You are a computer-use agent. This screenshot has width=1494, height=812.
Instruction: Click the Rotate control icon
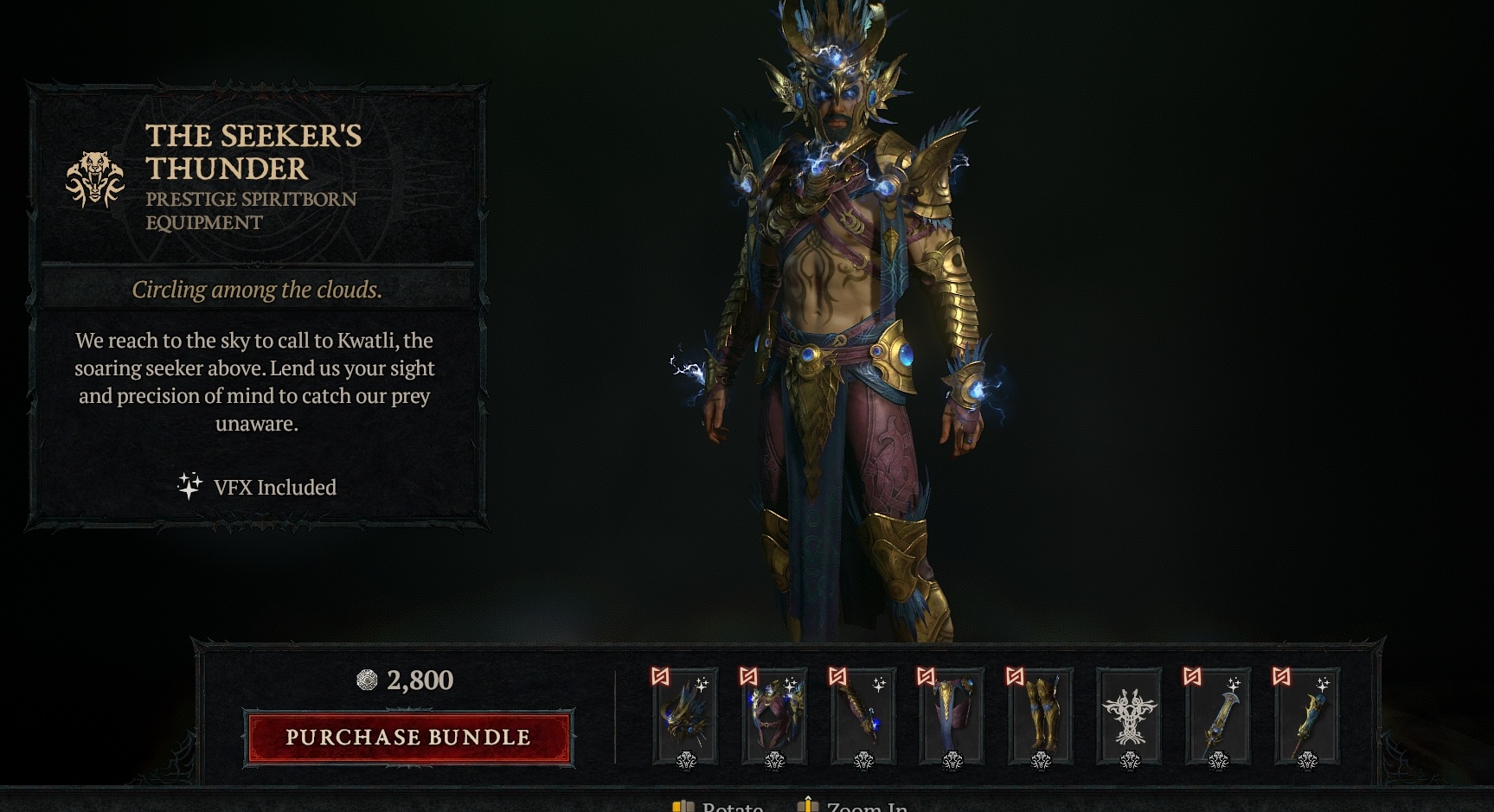(682, 806)
